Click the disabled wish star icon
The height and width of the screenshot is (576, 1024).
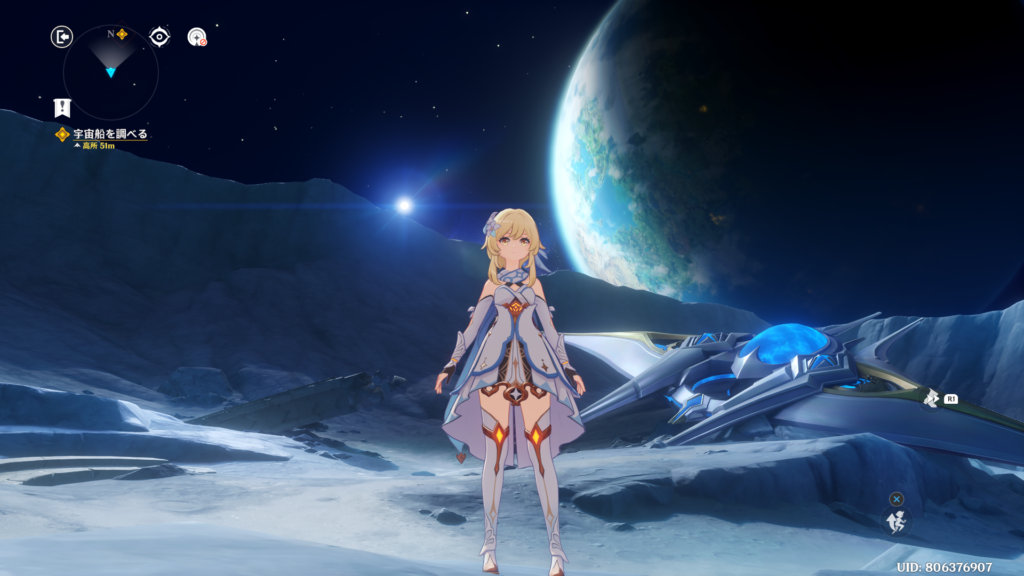pyautogui.click(x=197, y=37)
